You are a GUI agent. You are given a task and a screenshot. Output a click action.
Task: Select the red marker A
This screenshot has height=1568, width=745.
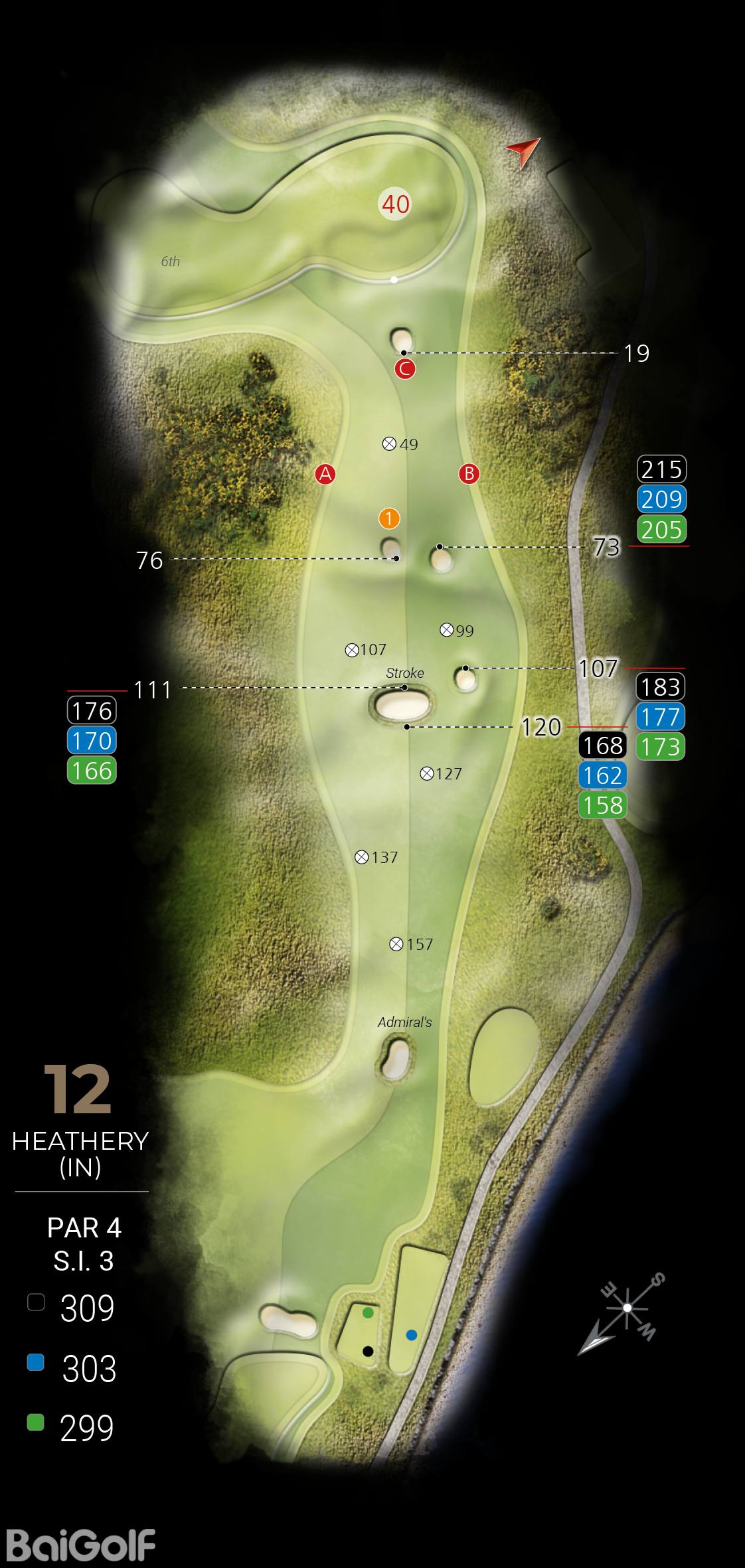pyautogui.click(x=325, y=474)
